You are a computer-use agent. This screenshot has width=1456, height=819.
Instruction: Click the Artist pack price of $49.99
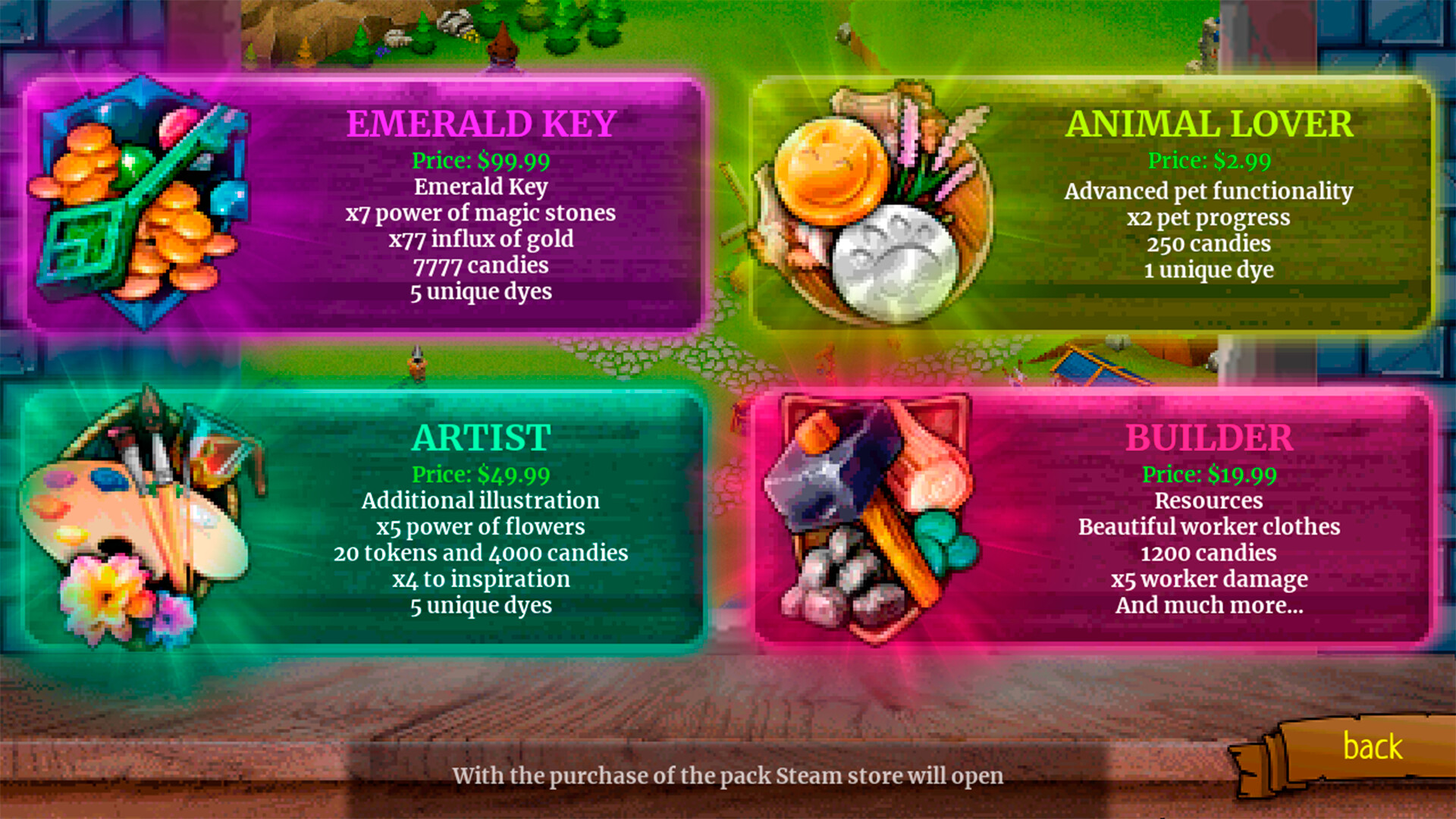481,474
